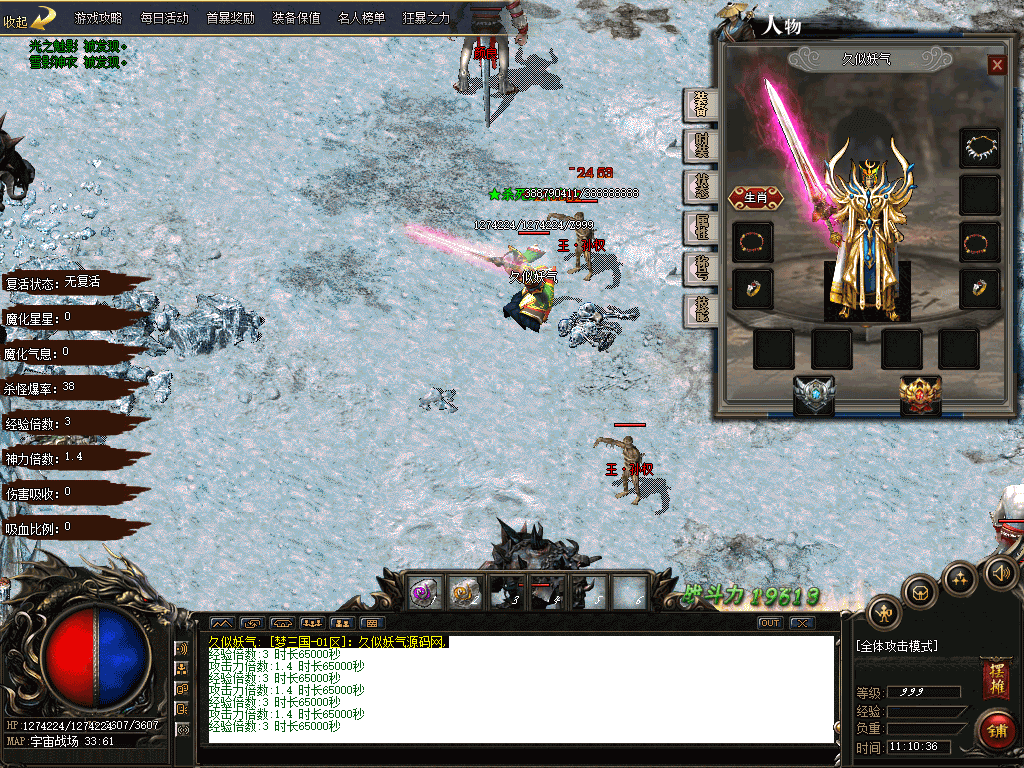Show the 名人榜单 ranking list
1024x768 pixels.
(x=362, y=18)
